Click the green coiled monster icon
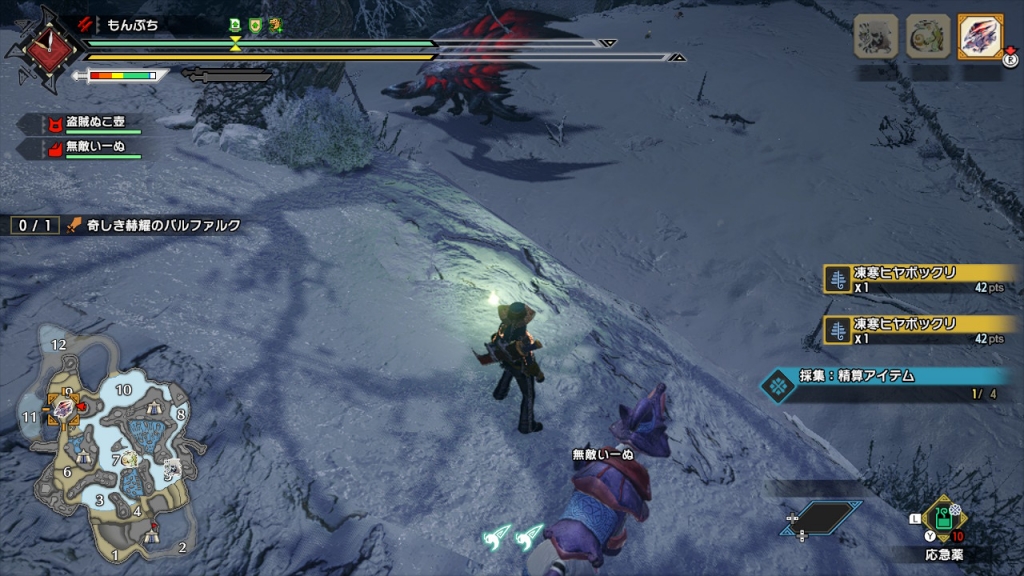1024x576 pixels. pos(928,37)
